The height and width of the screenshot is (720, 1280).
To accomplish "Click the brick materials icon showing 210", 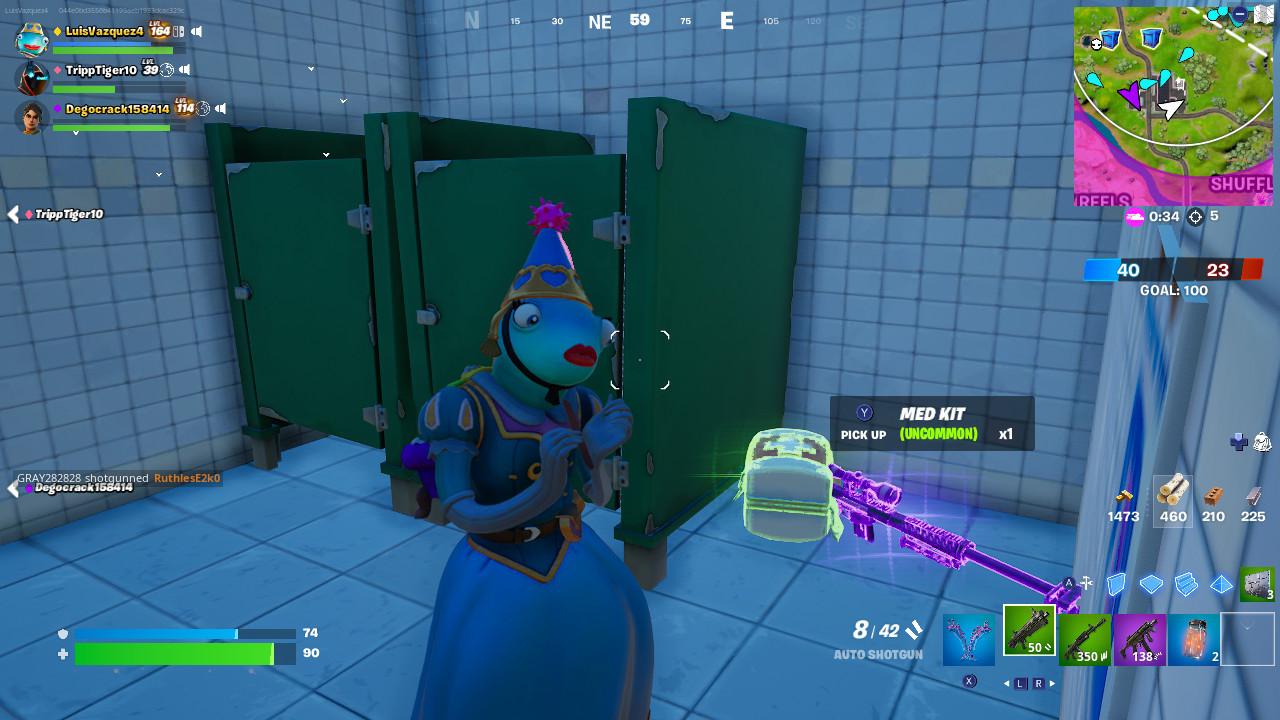I will [1213, 495].
